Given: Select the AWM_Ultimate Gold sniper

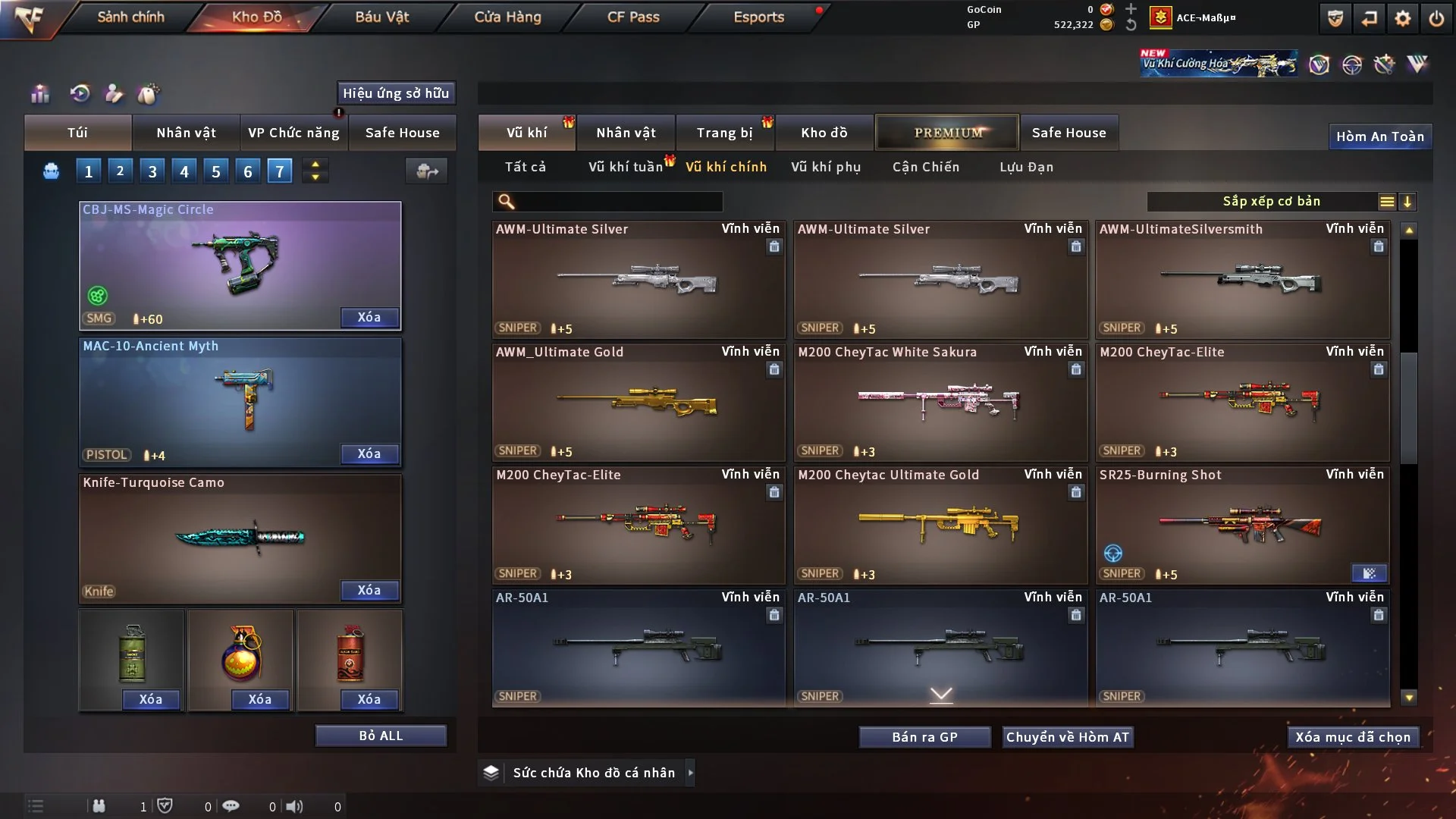Looking at the screenshot, I should tap(638, 402).
